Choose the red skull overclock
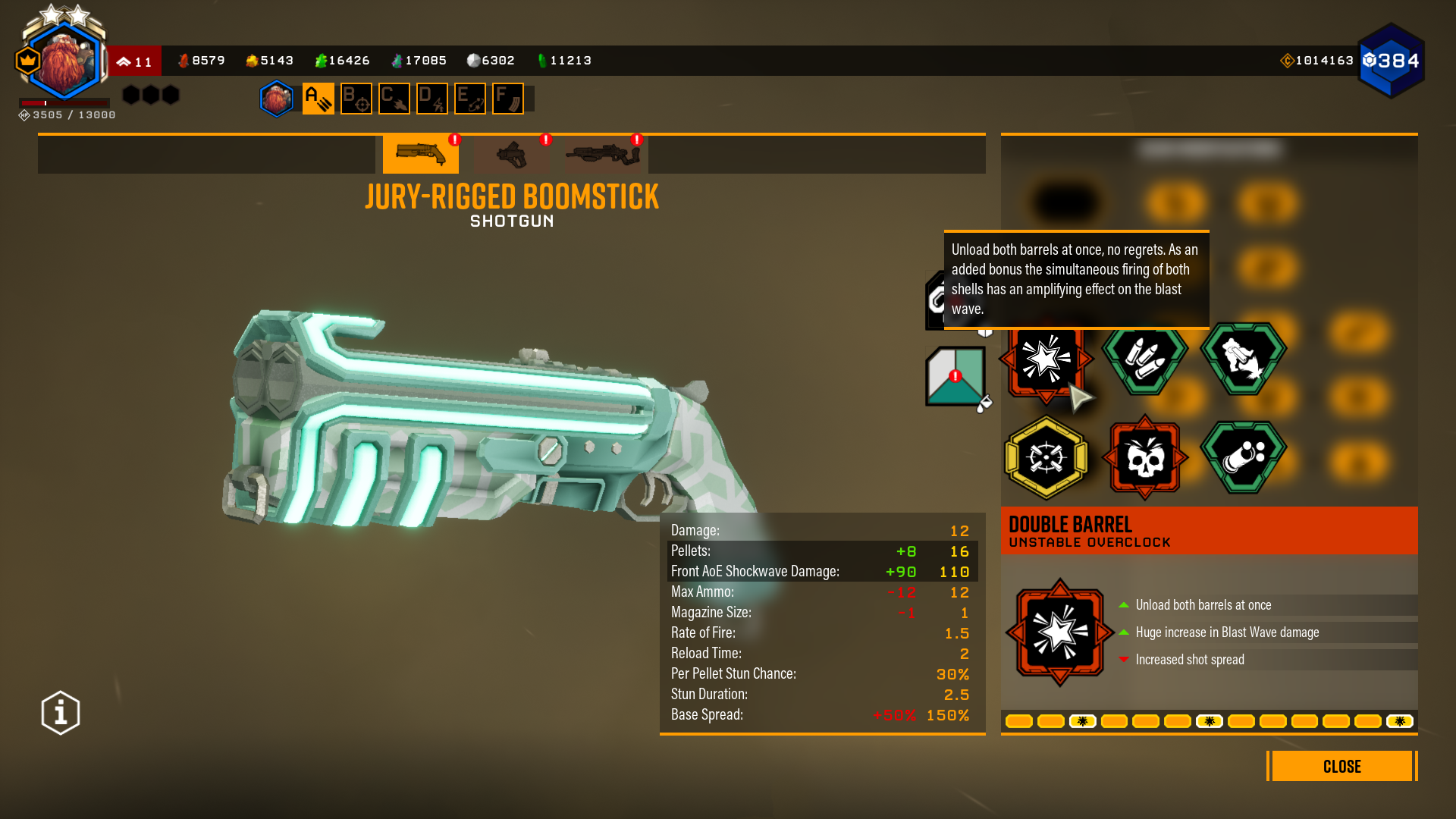 [x=1144, y=457]
